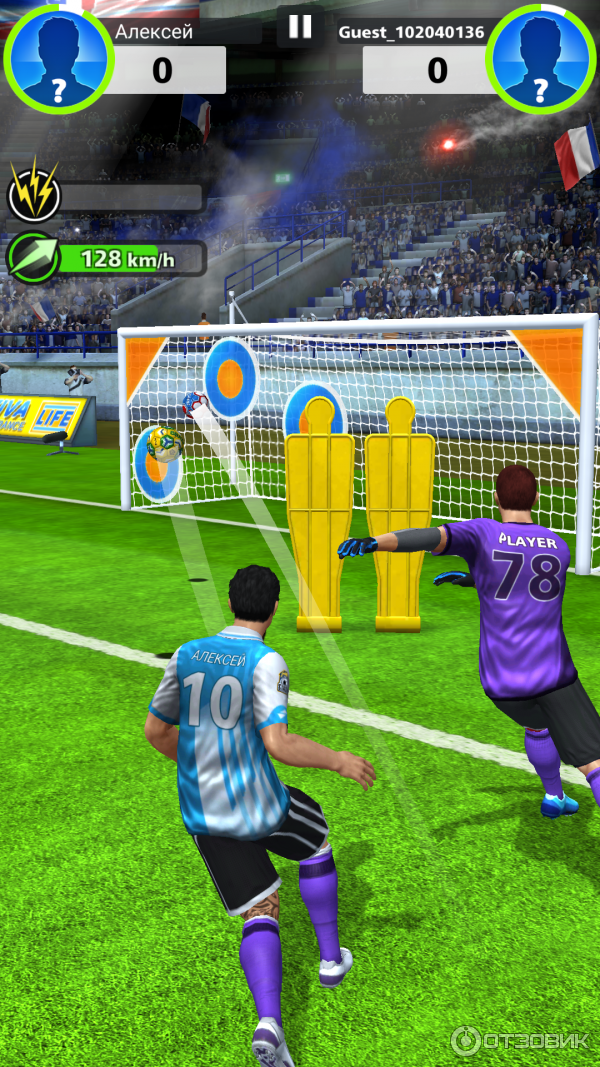The image size is (600, 1067).
Task: Select the green arrow speed boost icon
Action: tap(31, 259)
